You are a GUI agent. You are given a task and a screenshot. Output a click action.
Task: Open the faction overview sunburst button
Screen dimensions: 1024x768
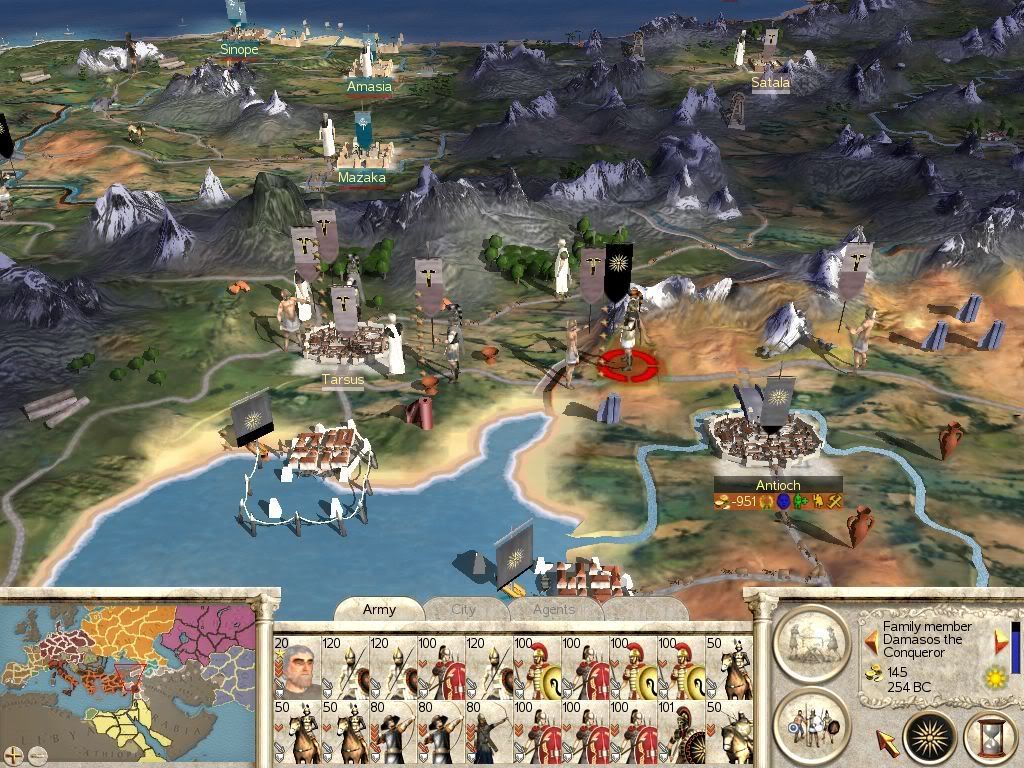pyautogui.click(x=929, y=738)
